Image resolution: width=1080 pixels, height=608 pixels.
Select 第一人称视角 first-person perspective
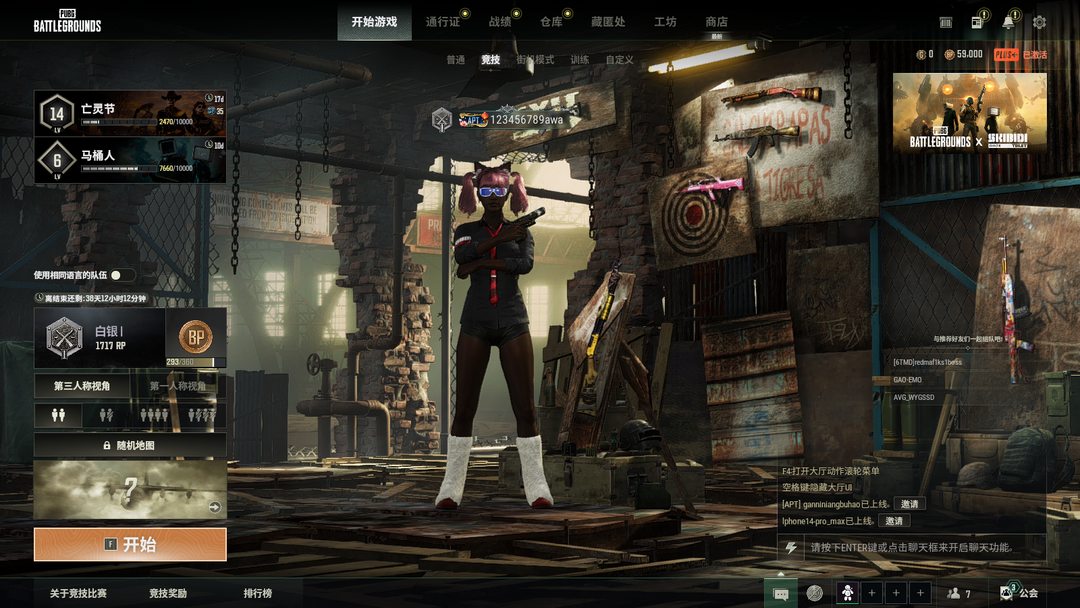(178, 386)
